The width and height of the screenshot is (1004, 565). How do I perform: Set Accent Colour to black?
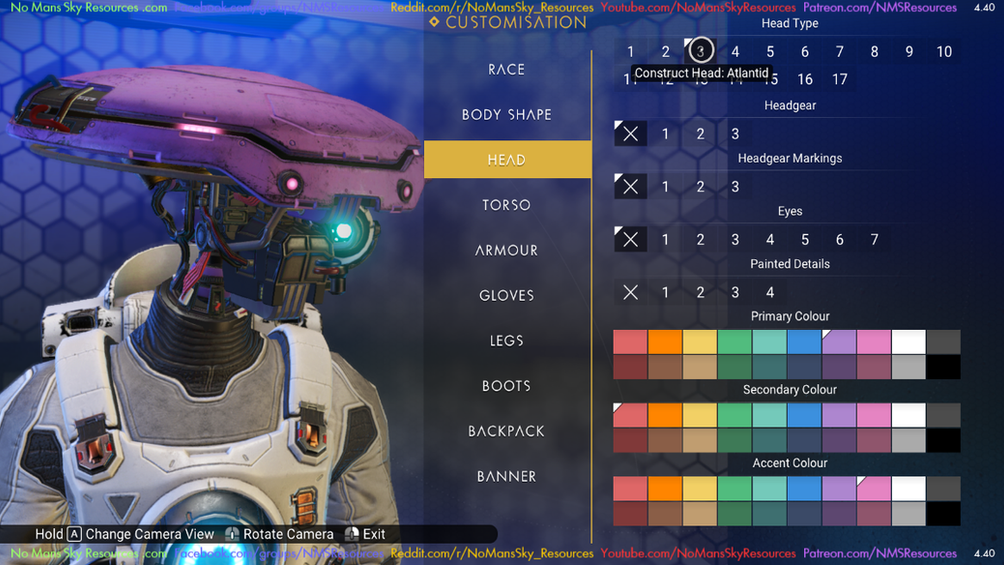[943, 514]
